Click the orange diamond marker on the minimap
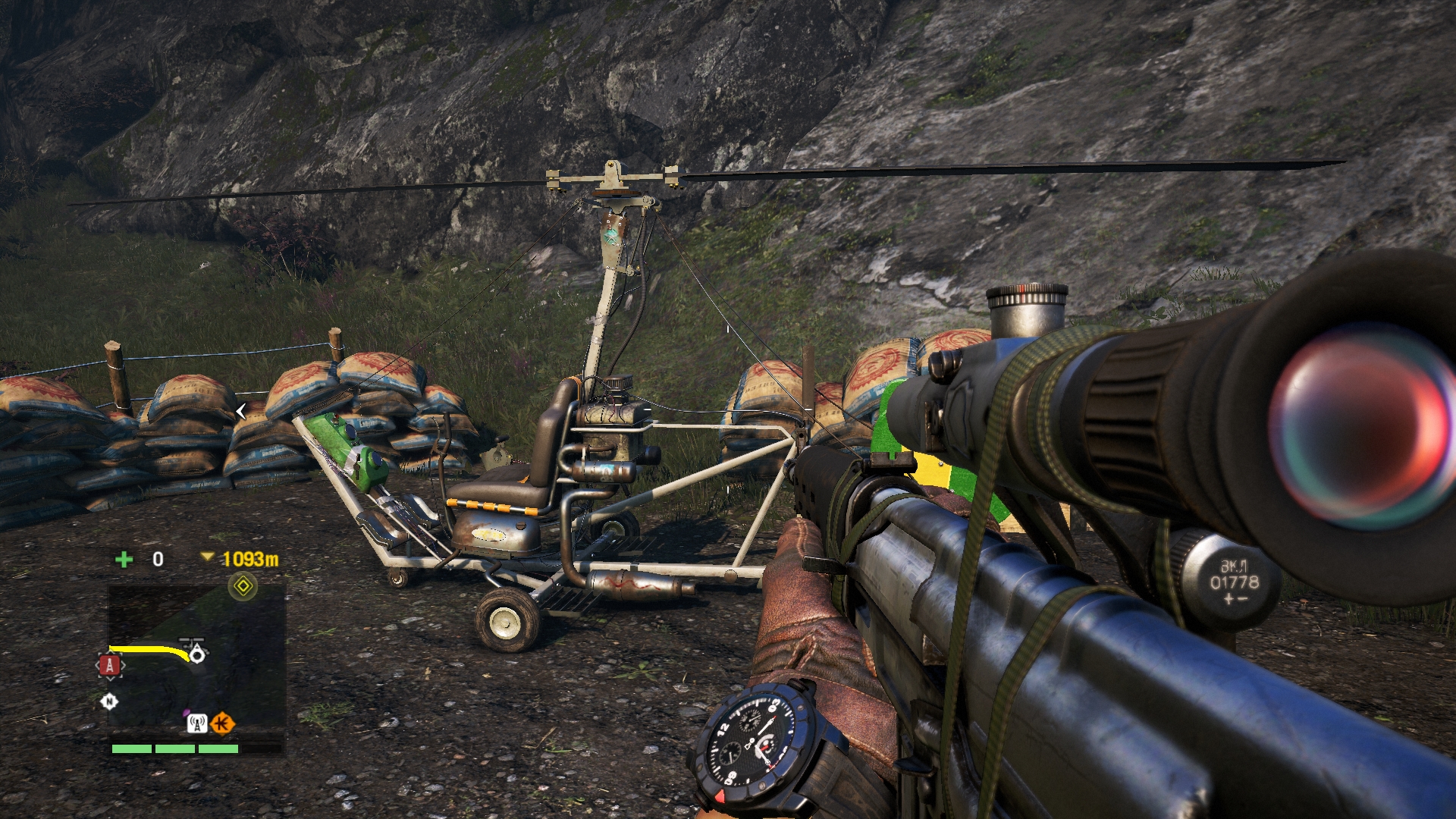Image resolution: width=1456 pixels, height=819 pixels. click(221, 723)
